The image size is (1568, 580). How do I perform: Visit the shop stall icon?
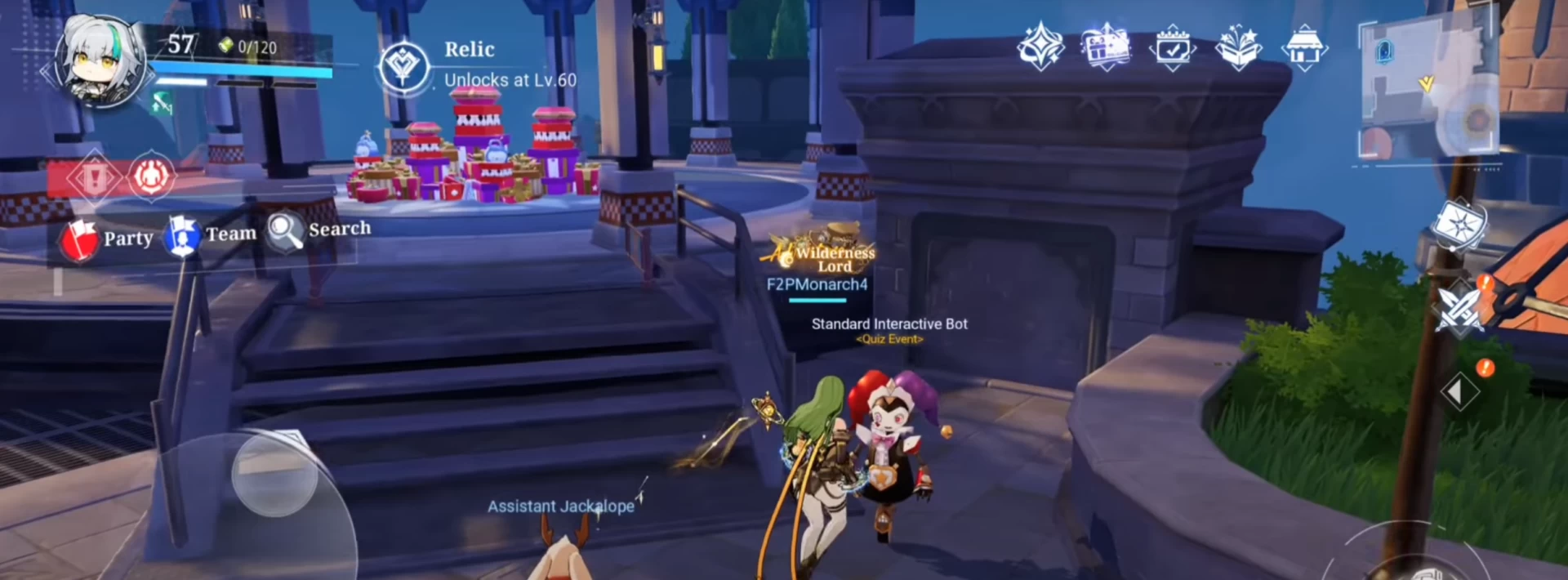1304,47
